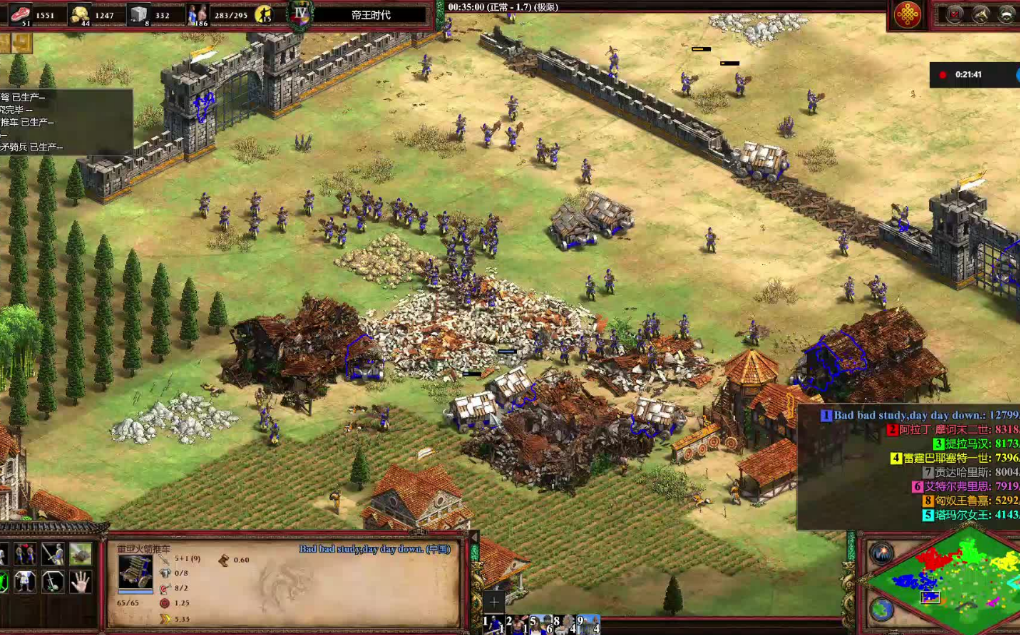Click the red recording indicator dot
The image size is (1020, 635).
pos(945,74)
